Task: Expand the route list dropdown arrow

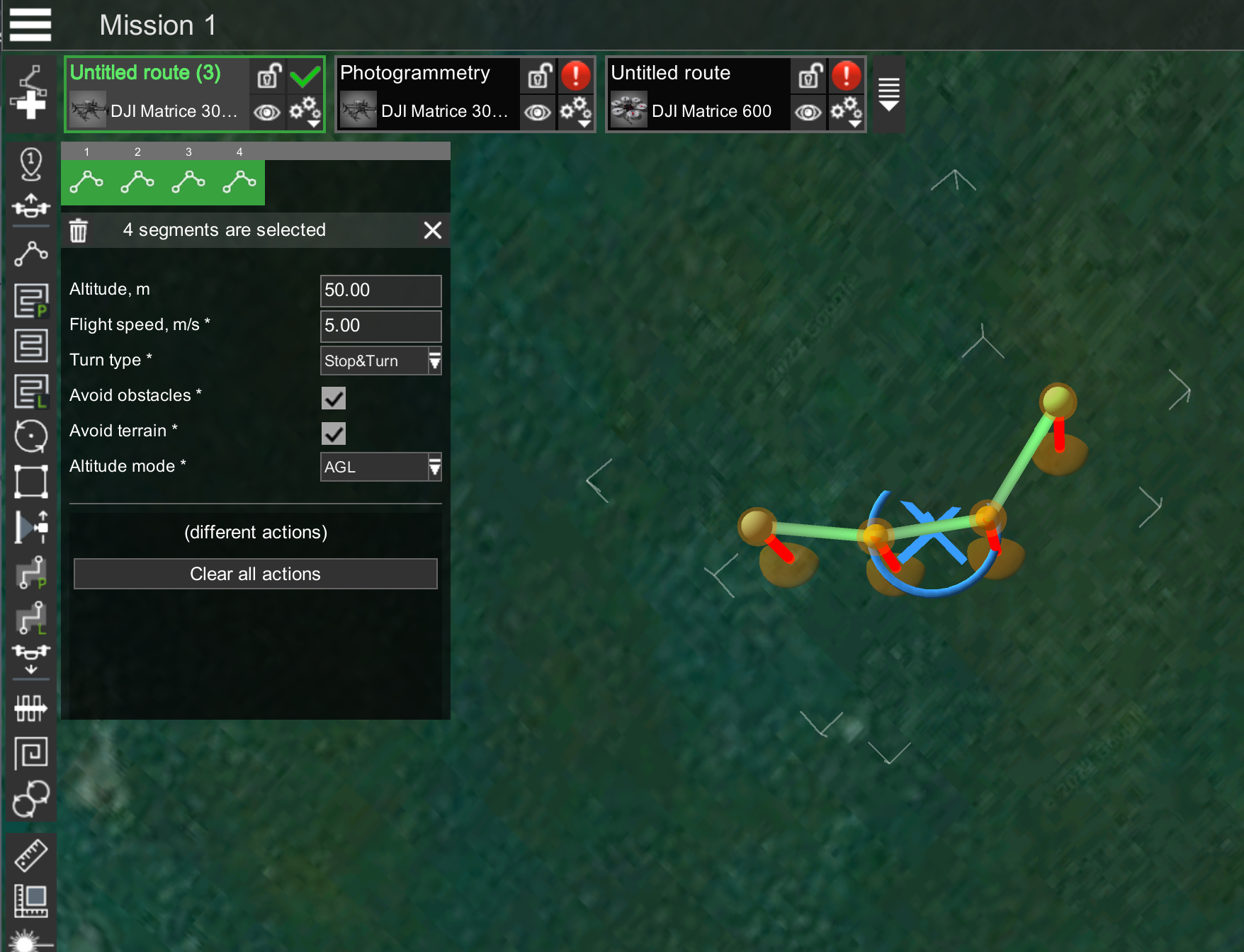Action: [x=888, y=94]
